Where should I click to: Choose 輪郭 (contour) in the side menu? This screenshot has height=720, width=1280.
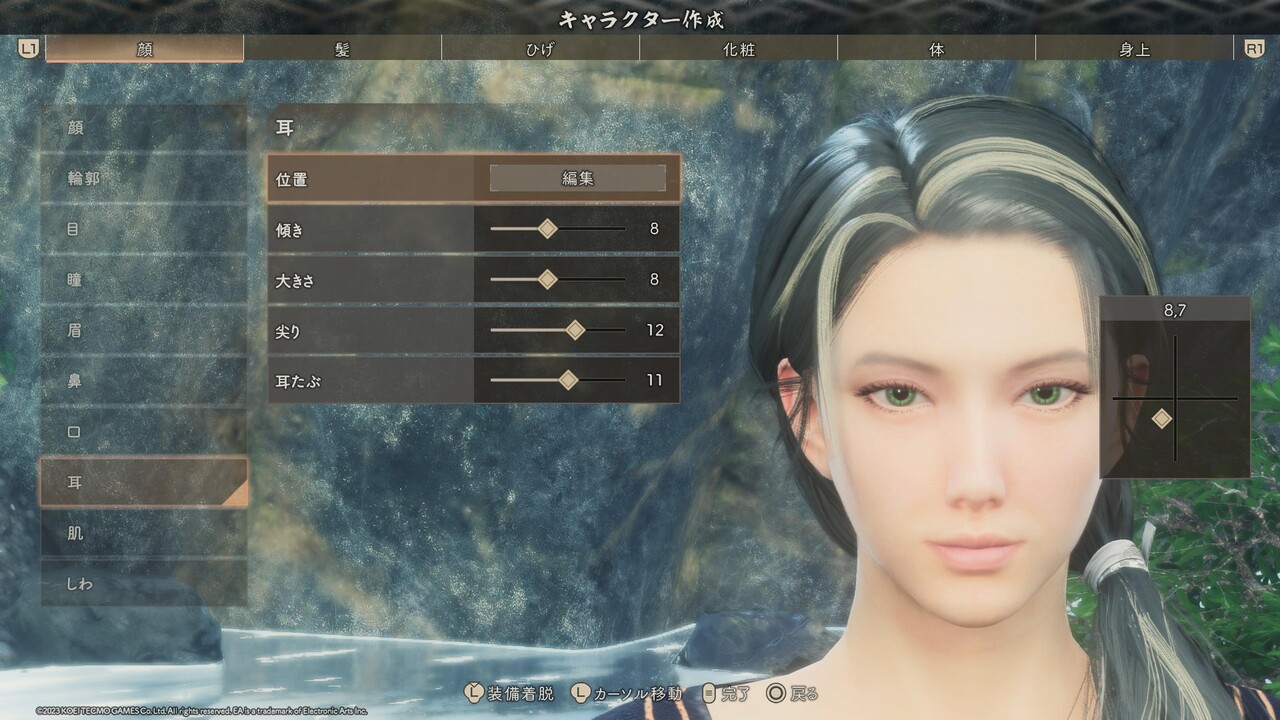143,179
